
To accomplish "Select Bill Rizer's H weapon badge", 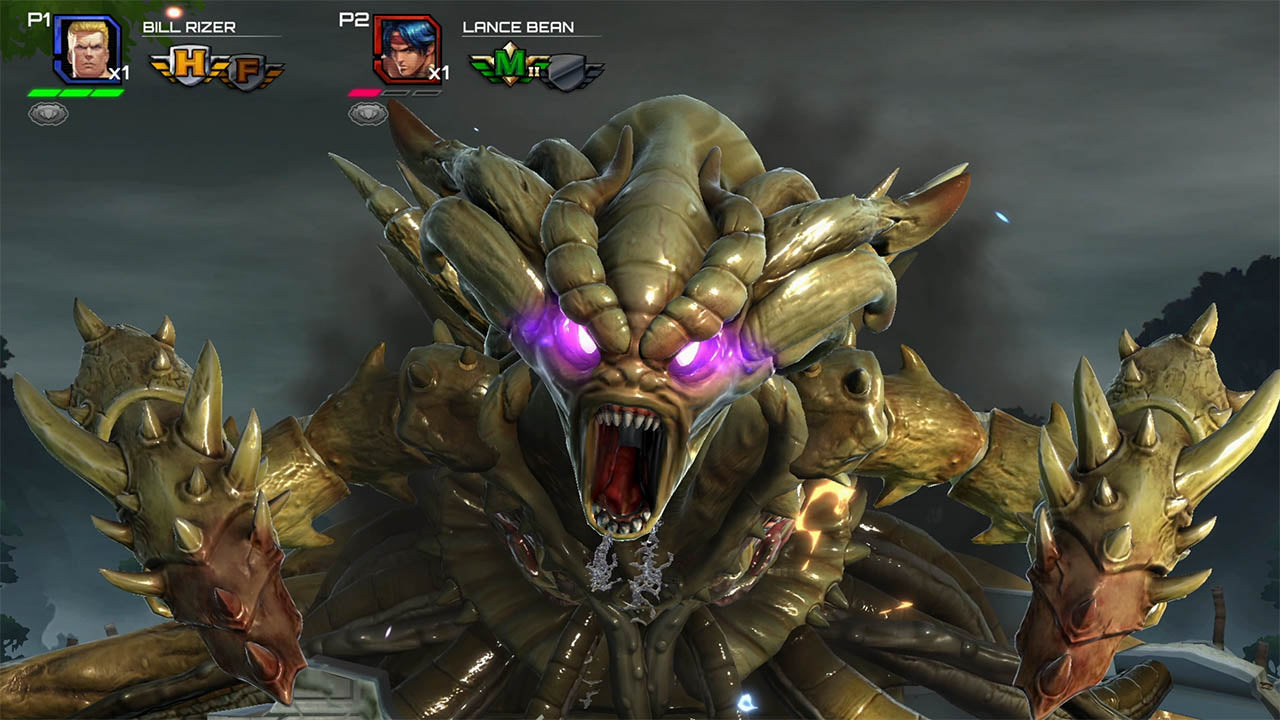I will tap(188, 64).
